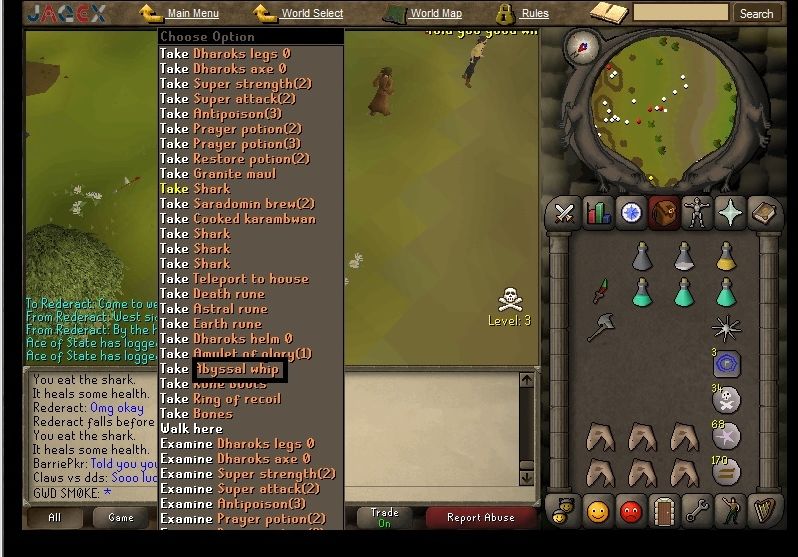Select Take Teleport to house

coord(234,279)
